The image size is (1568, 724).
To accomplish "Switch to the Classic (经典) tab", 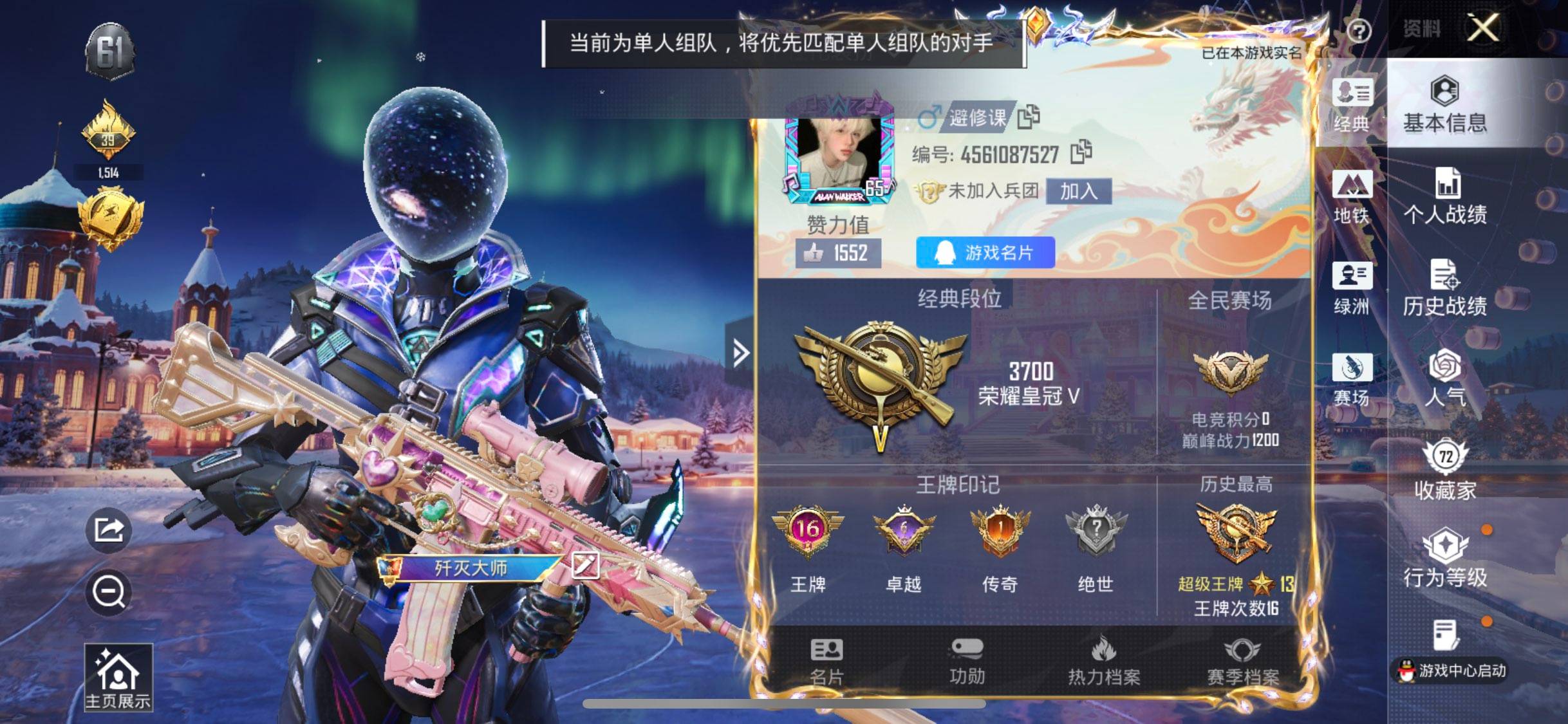I will 1351,106.
